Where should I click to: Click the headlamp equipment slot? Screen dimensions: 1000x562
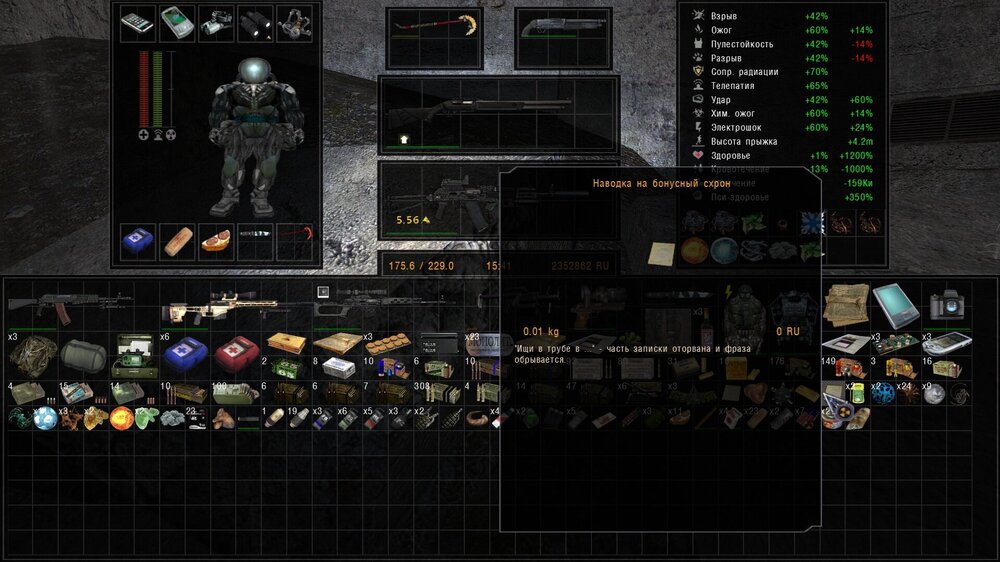click(294, 24)
